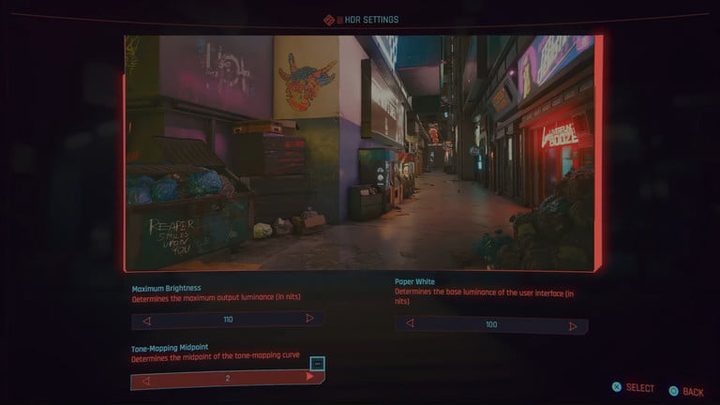The image size is (720, 405).
Task: Lower Paper White using left arrow
Action: point(410,324)
